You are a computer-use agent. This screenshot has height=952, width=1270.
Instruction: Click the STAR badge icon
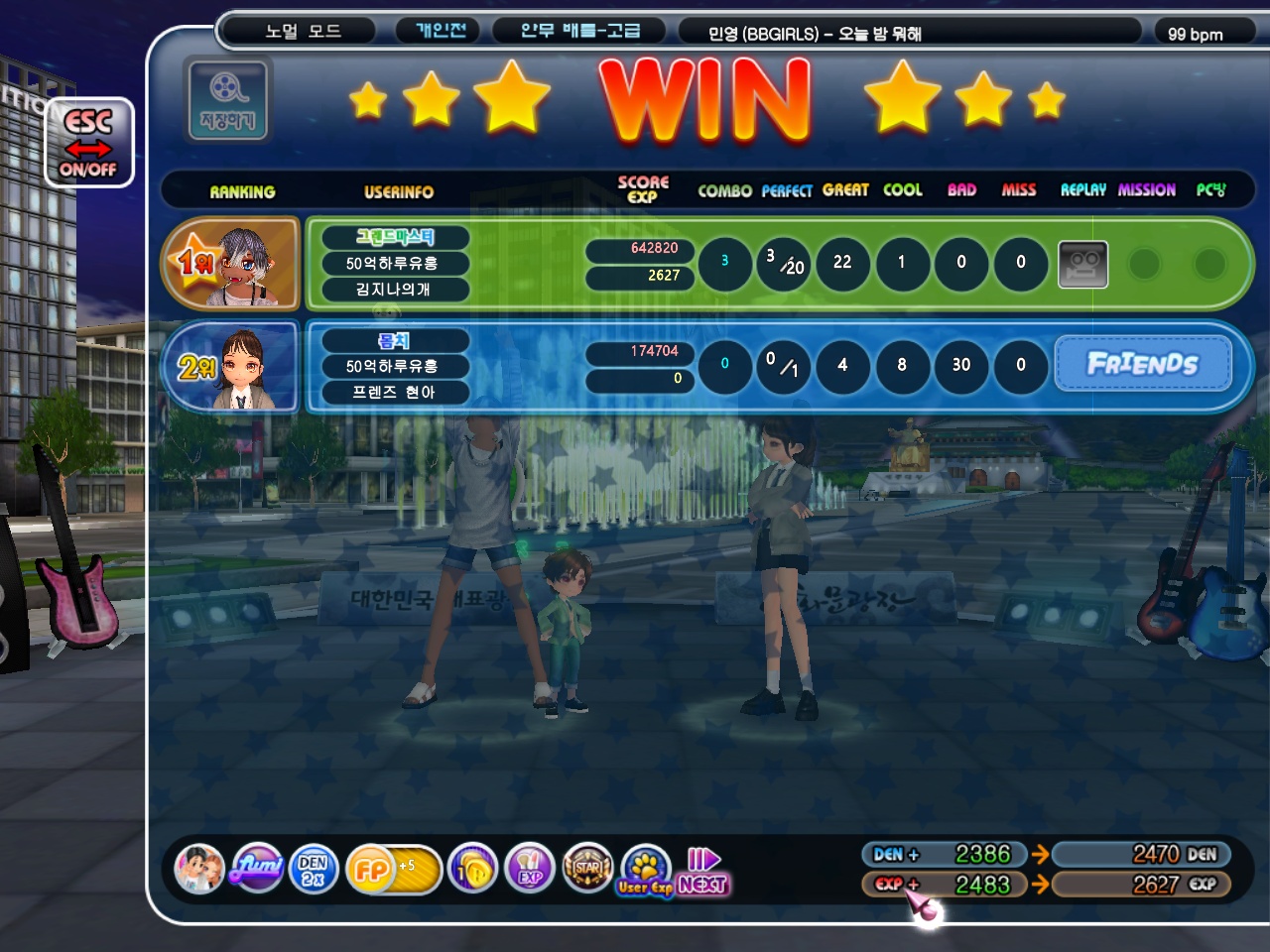587,869
